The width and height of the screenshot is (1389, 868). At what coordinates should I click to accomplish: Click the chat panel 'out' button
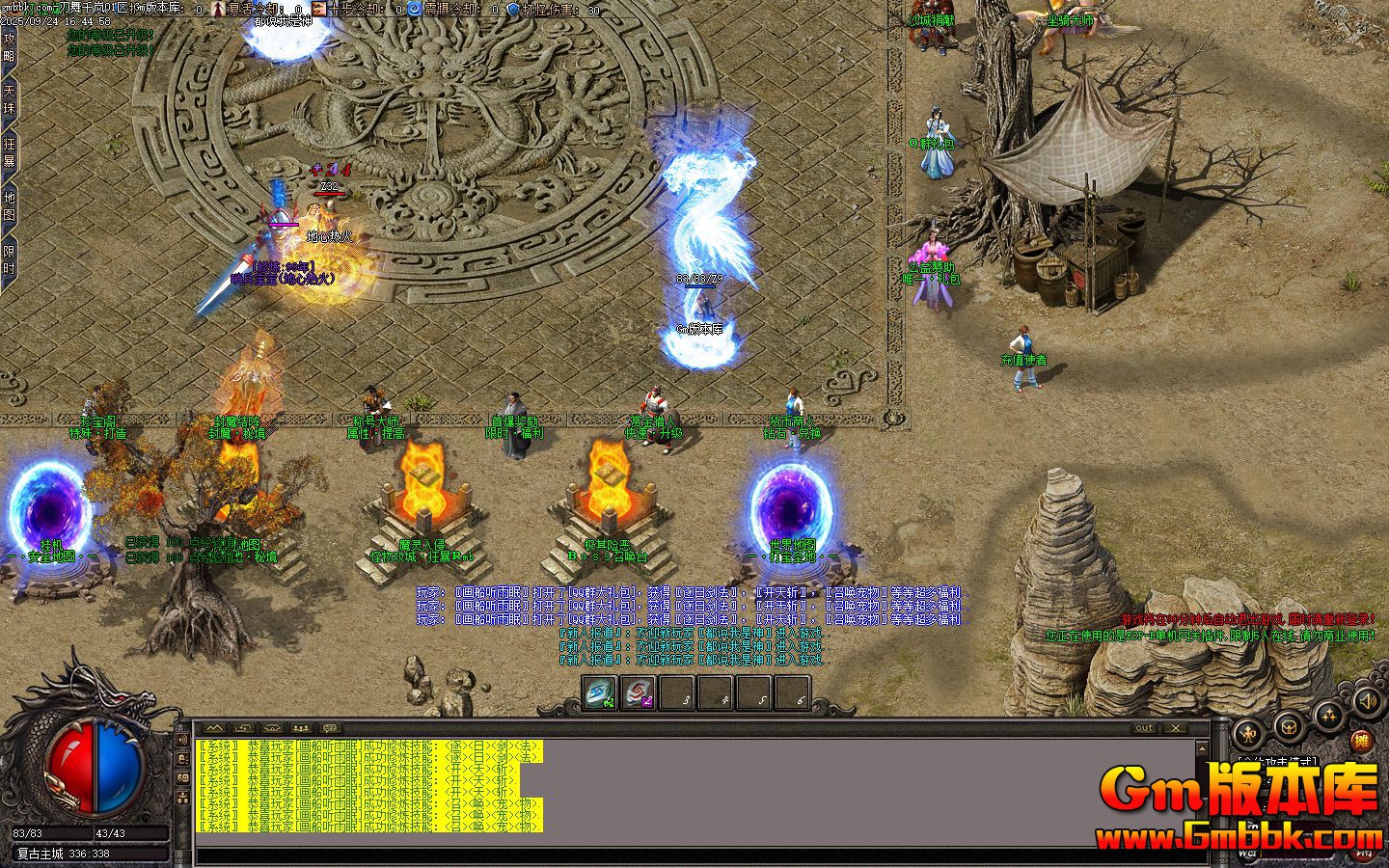click(1144, 728)
